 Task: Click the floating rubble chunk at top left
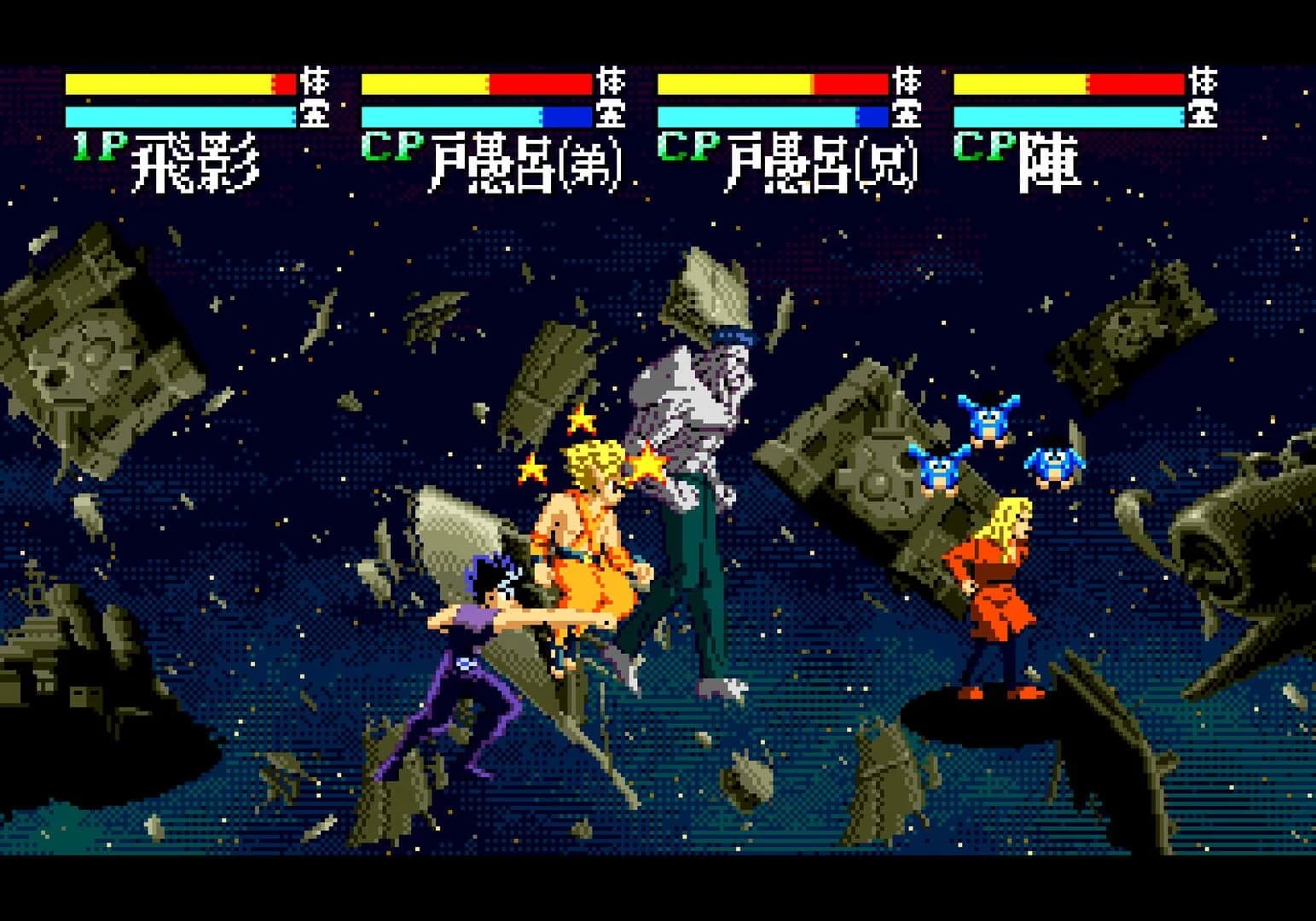(x=94, y=333)
